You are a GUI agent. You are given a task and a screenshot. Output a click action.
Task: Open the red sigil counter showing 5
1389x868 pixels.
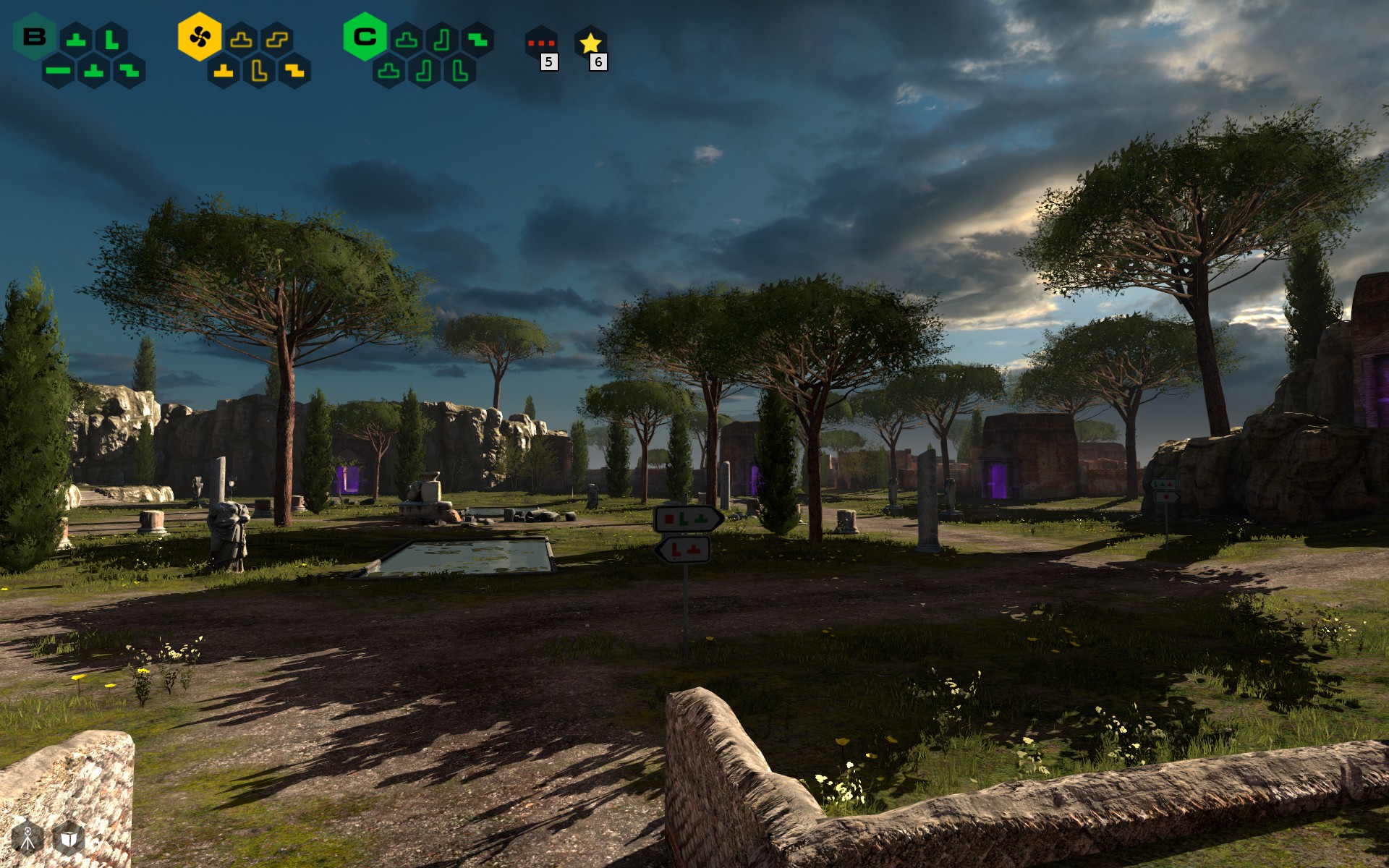541,45
